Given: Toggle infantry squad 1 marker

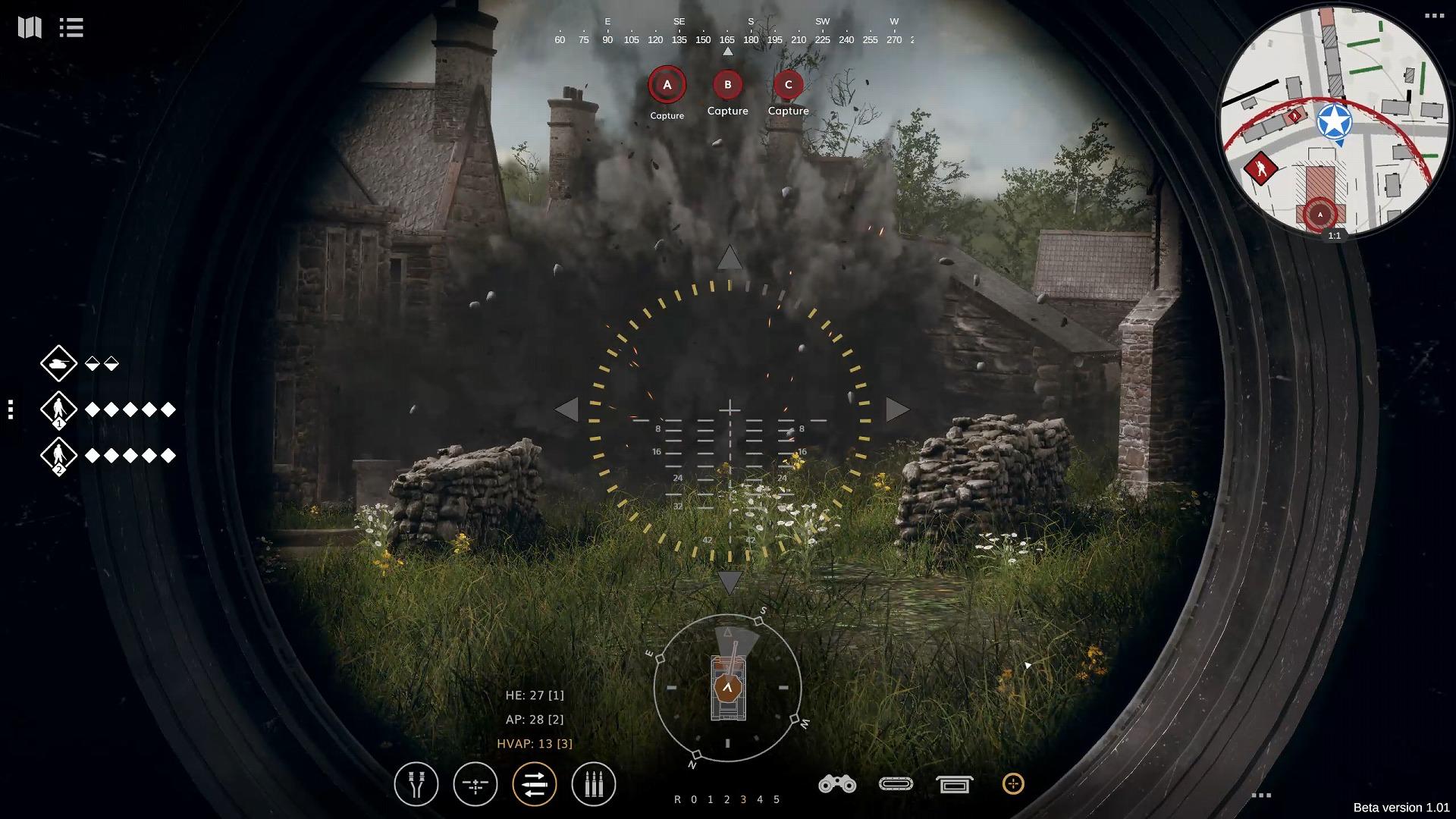Looking at the screenshot, I should 59,409.
